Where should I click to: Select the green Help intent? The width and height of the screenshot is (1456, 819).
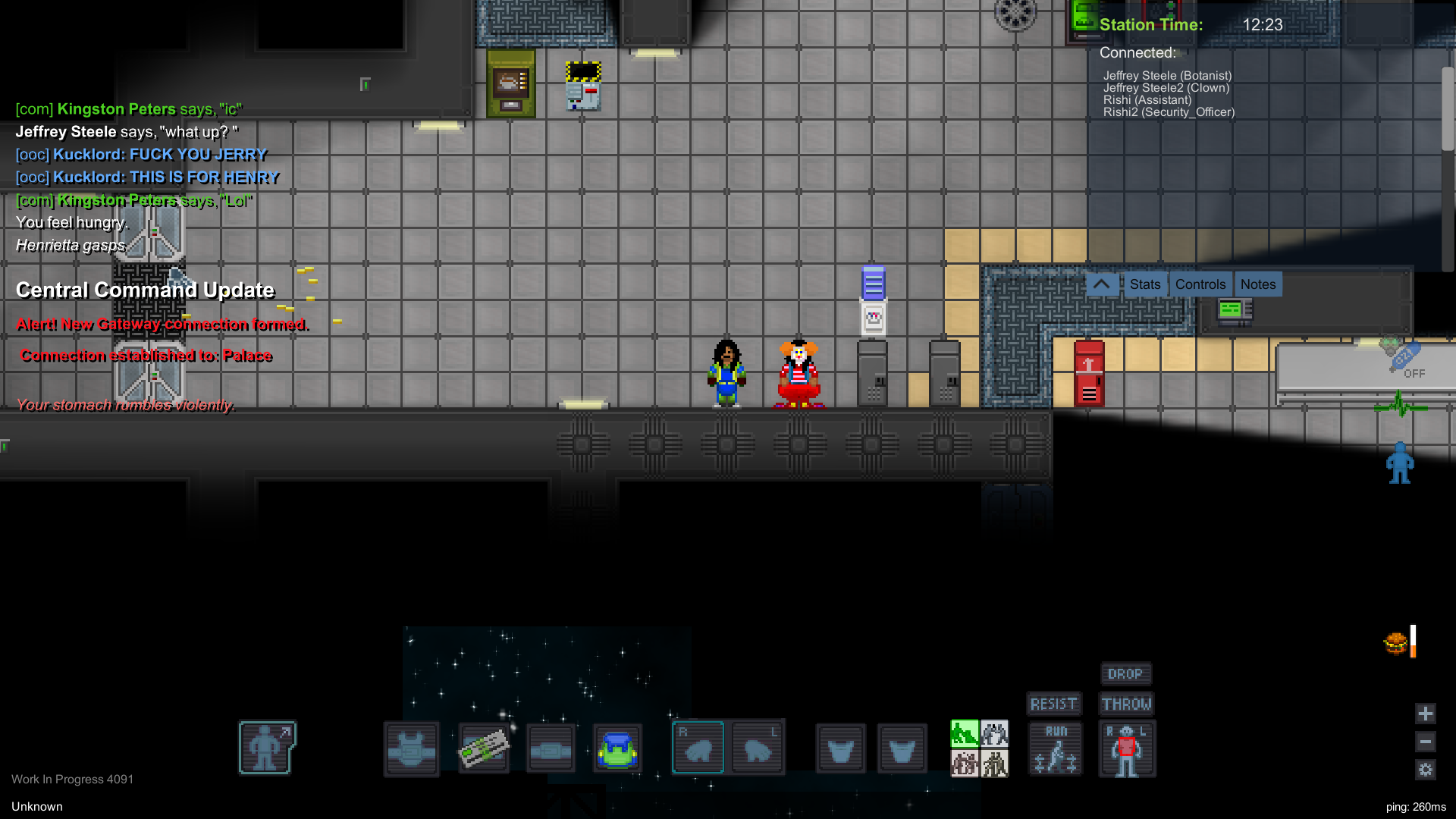coord(965,733)
